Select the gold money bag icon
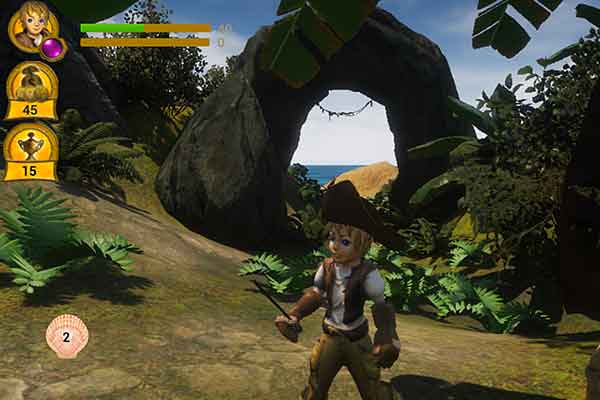Screen dimensions: 600x400 click(x=31, y=83)
